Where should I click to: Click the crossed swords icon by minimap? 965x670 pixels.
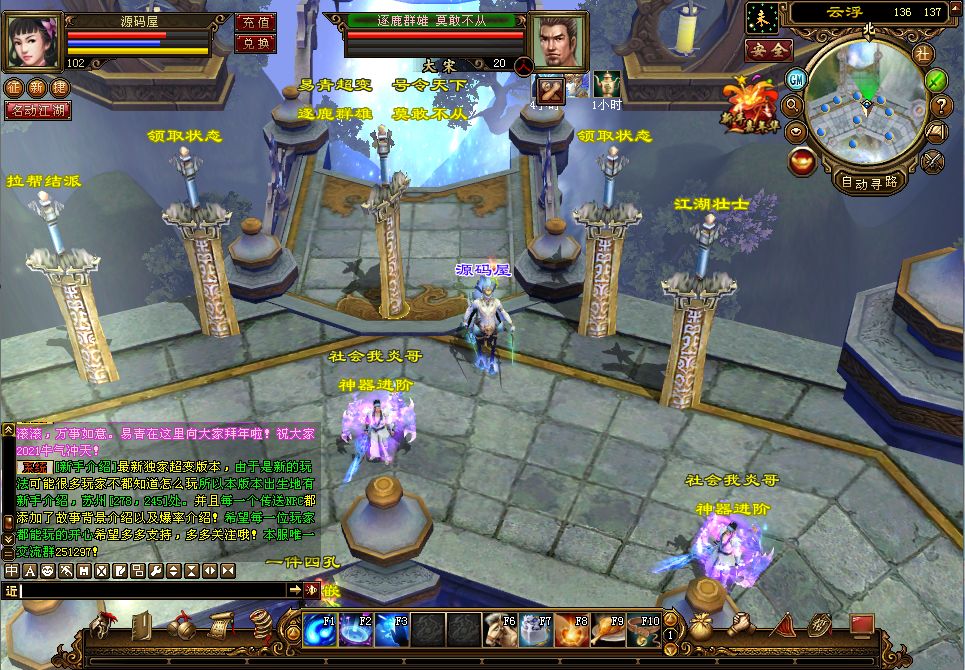(x=933, y=159)
